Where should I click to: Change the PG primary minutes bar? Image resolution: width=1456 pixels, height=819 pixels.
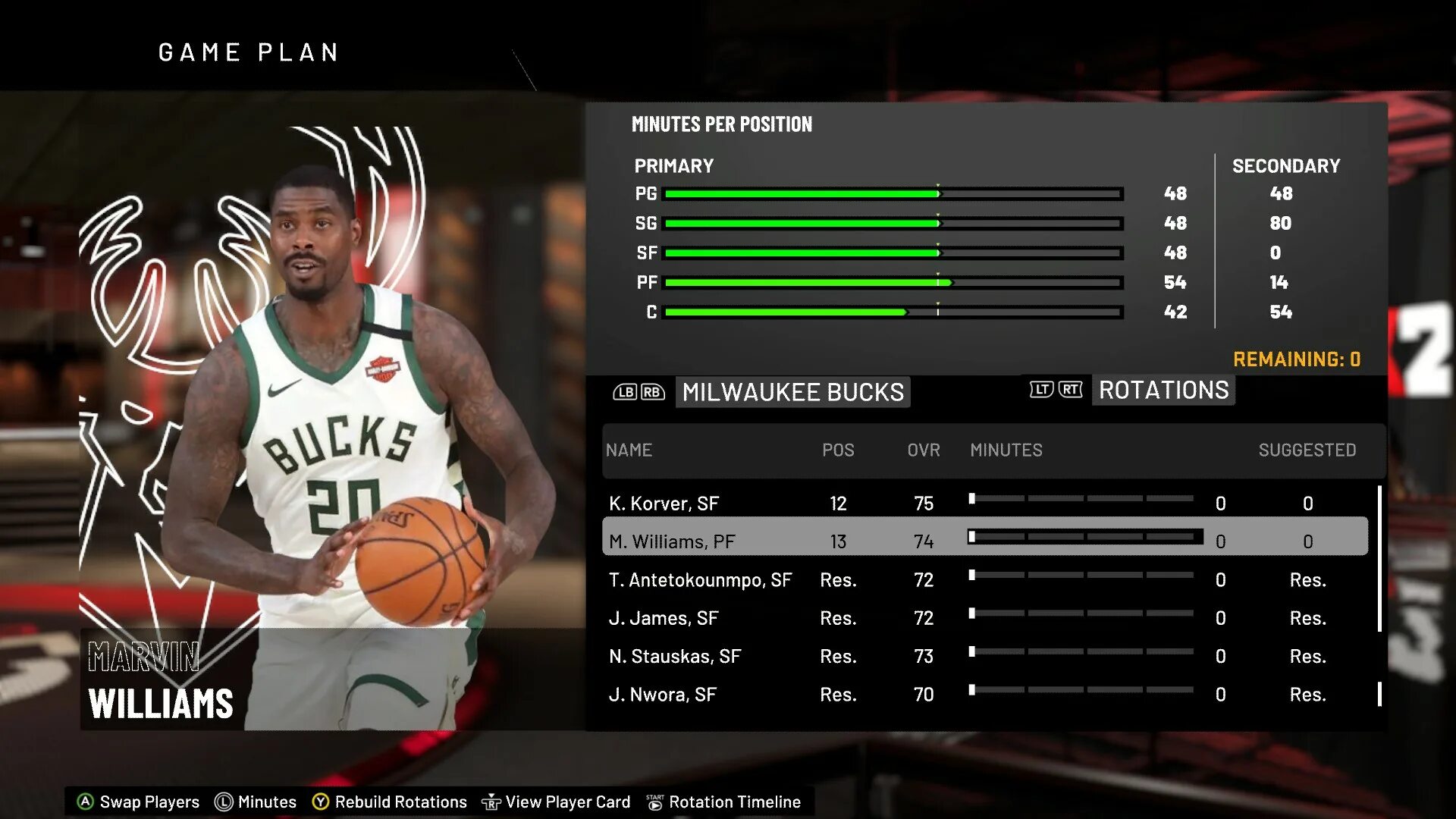893,194
